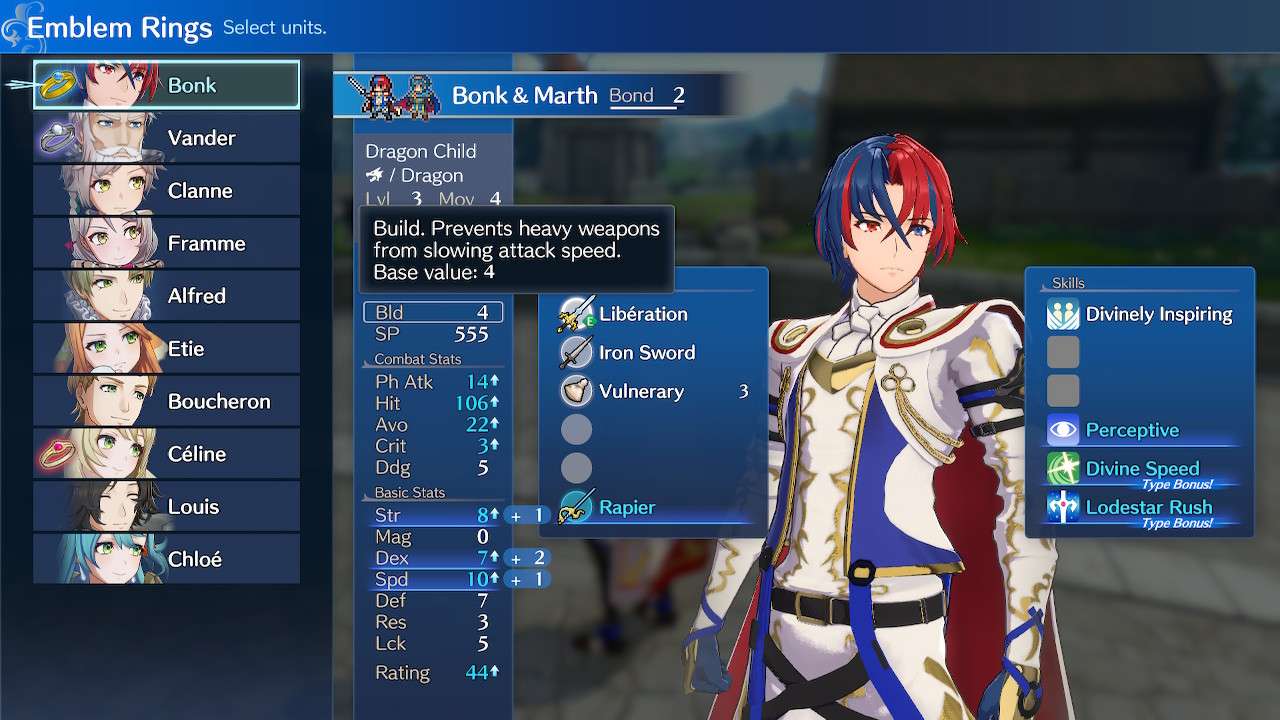Select the Libération sword item
Screen dimensions: 1280x720
point(642,314)
